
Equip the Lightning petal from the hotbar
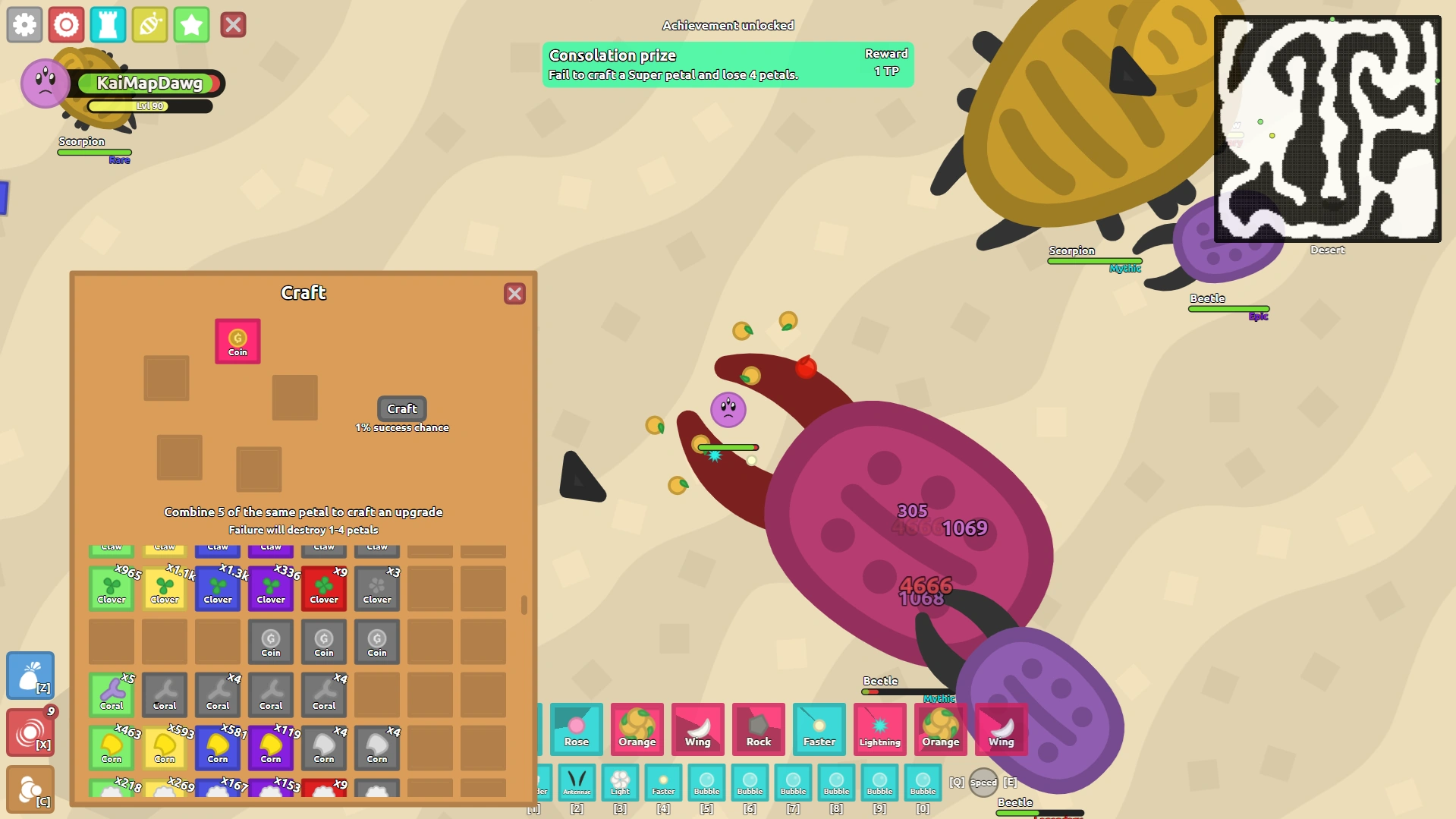click(x=879, y=729)
